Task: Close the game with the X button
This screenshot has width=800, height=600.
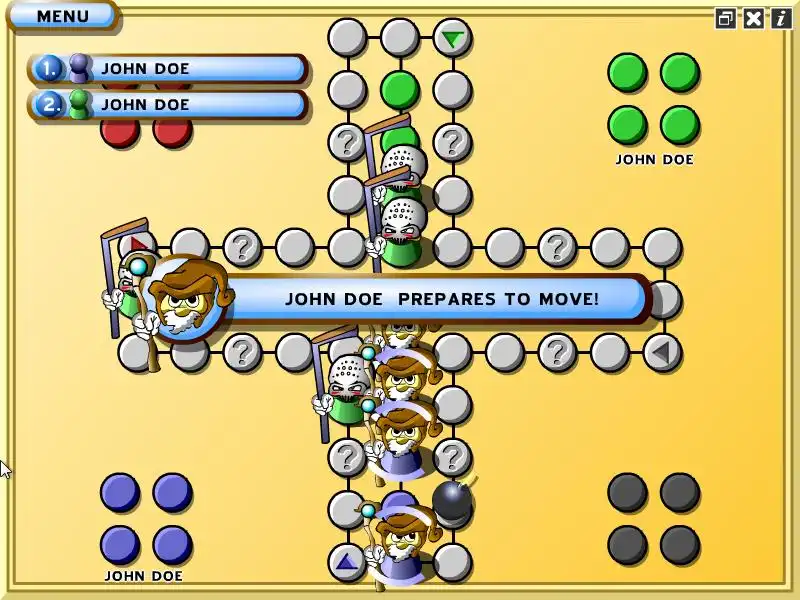Action: [753, 18]
